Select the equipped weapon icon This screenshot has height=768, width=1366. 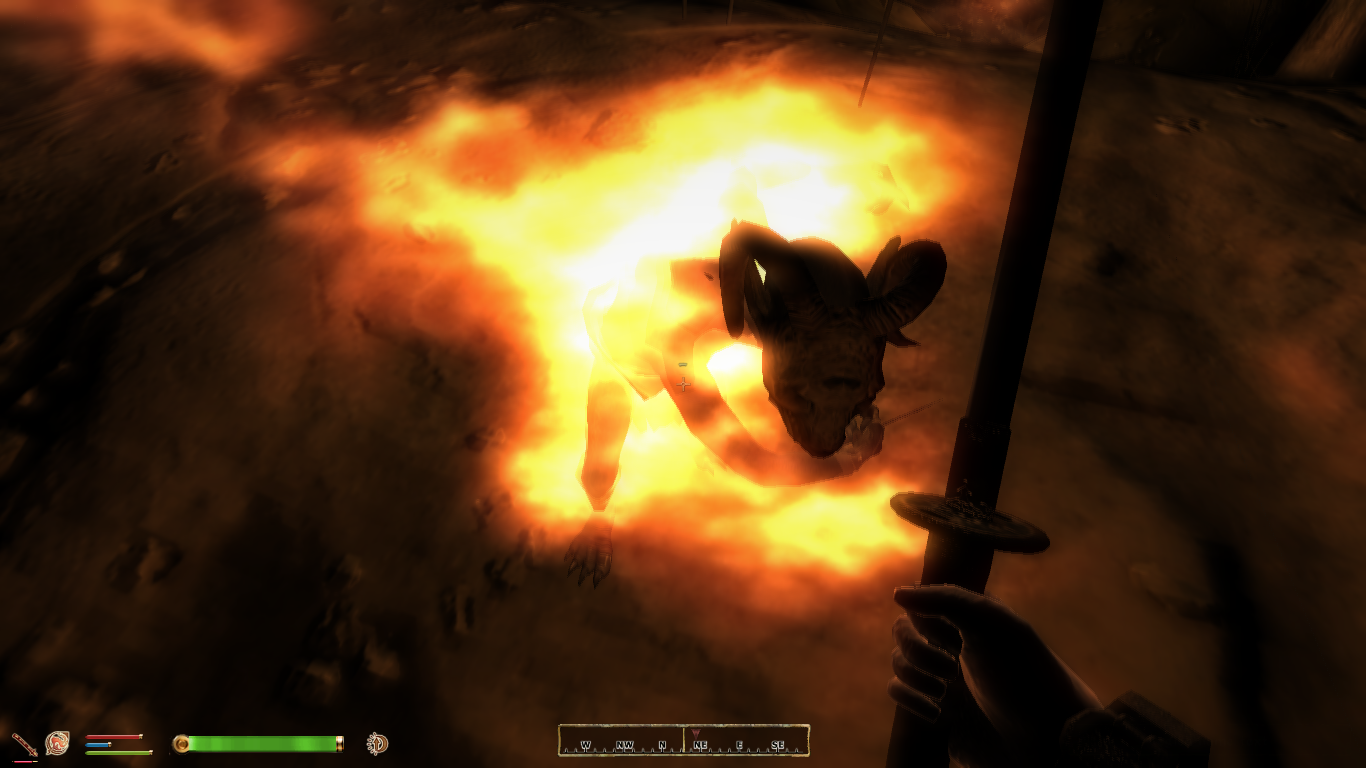tap(24, 744)
